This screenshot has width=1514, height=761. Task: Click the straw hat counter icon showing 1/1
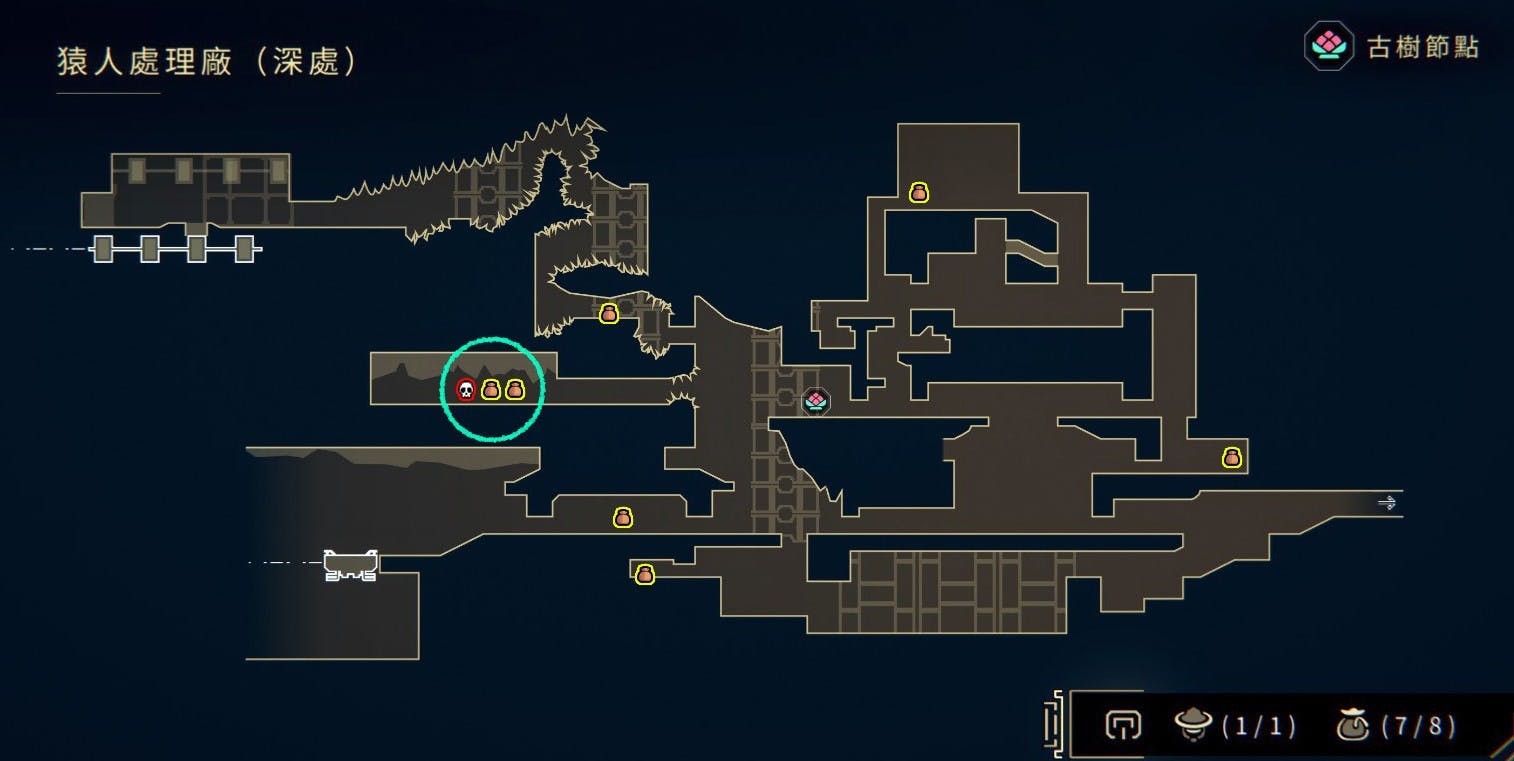pos(1193,724)
